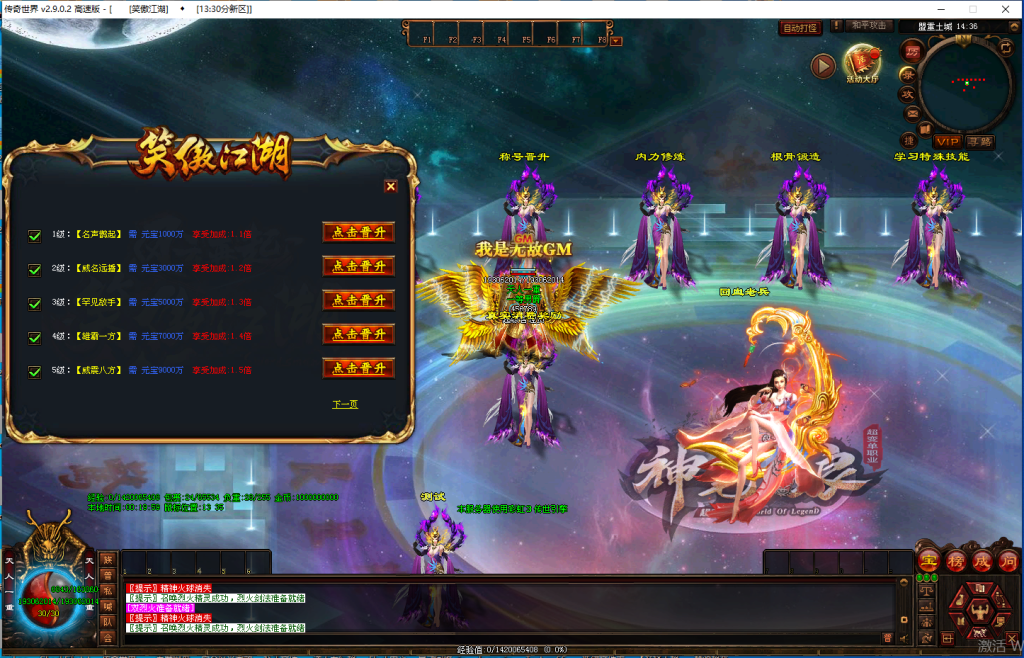Expand the hotkey bar dropdown arrow after F8

click(x=616, y=41)
